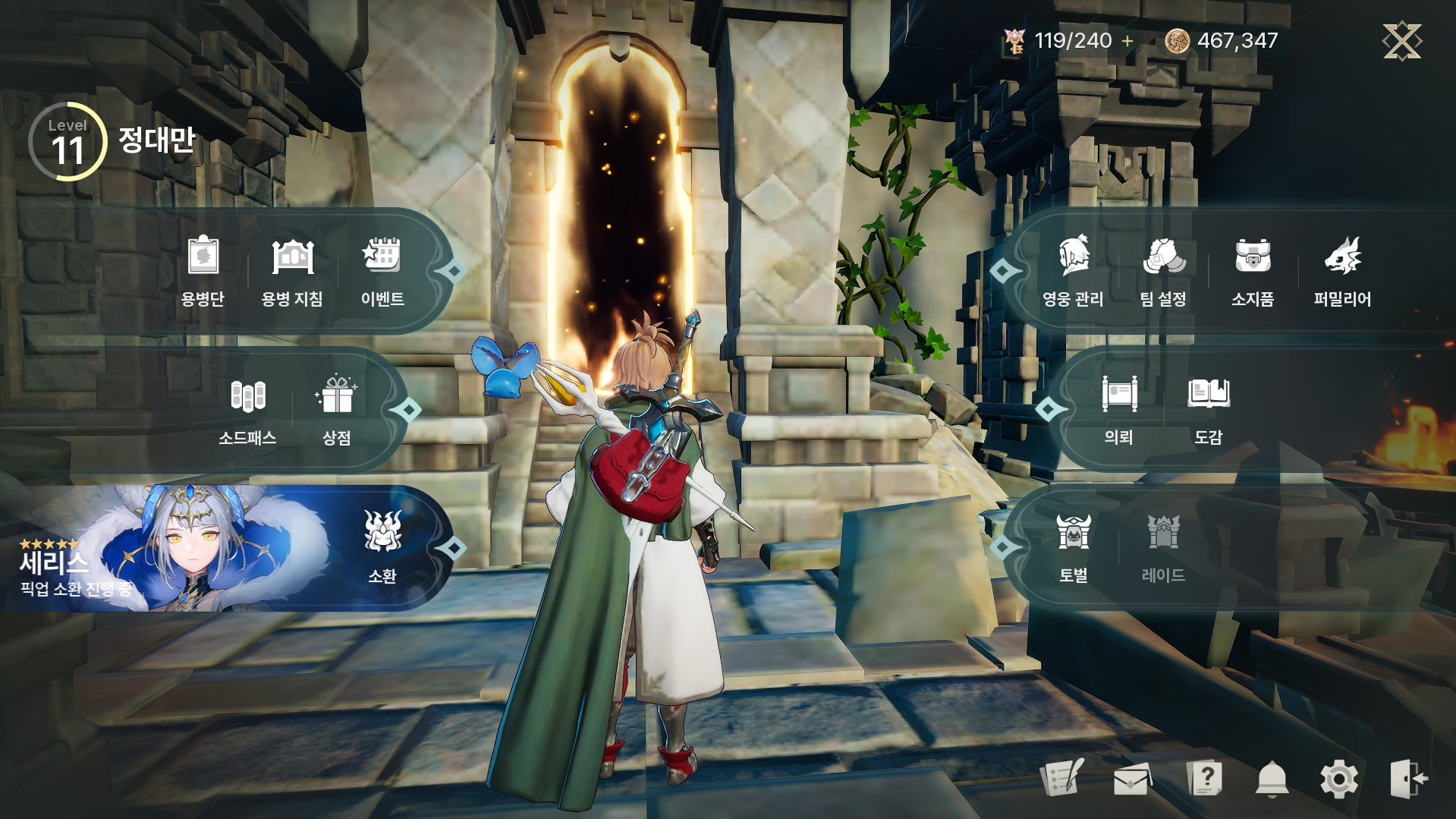The width and height of the screenshot is (1456, 819).
Task: Open the 소지품 inventory bag
Action: [1253, 270]
